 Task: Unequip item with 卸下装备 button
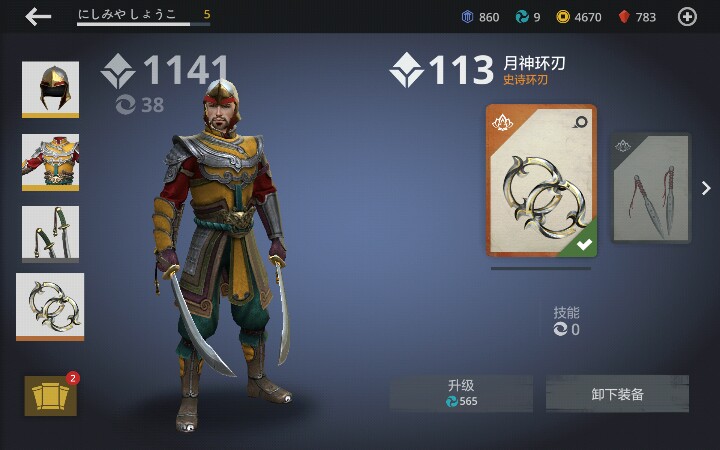click(617, 394)
